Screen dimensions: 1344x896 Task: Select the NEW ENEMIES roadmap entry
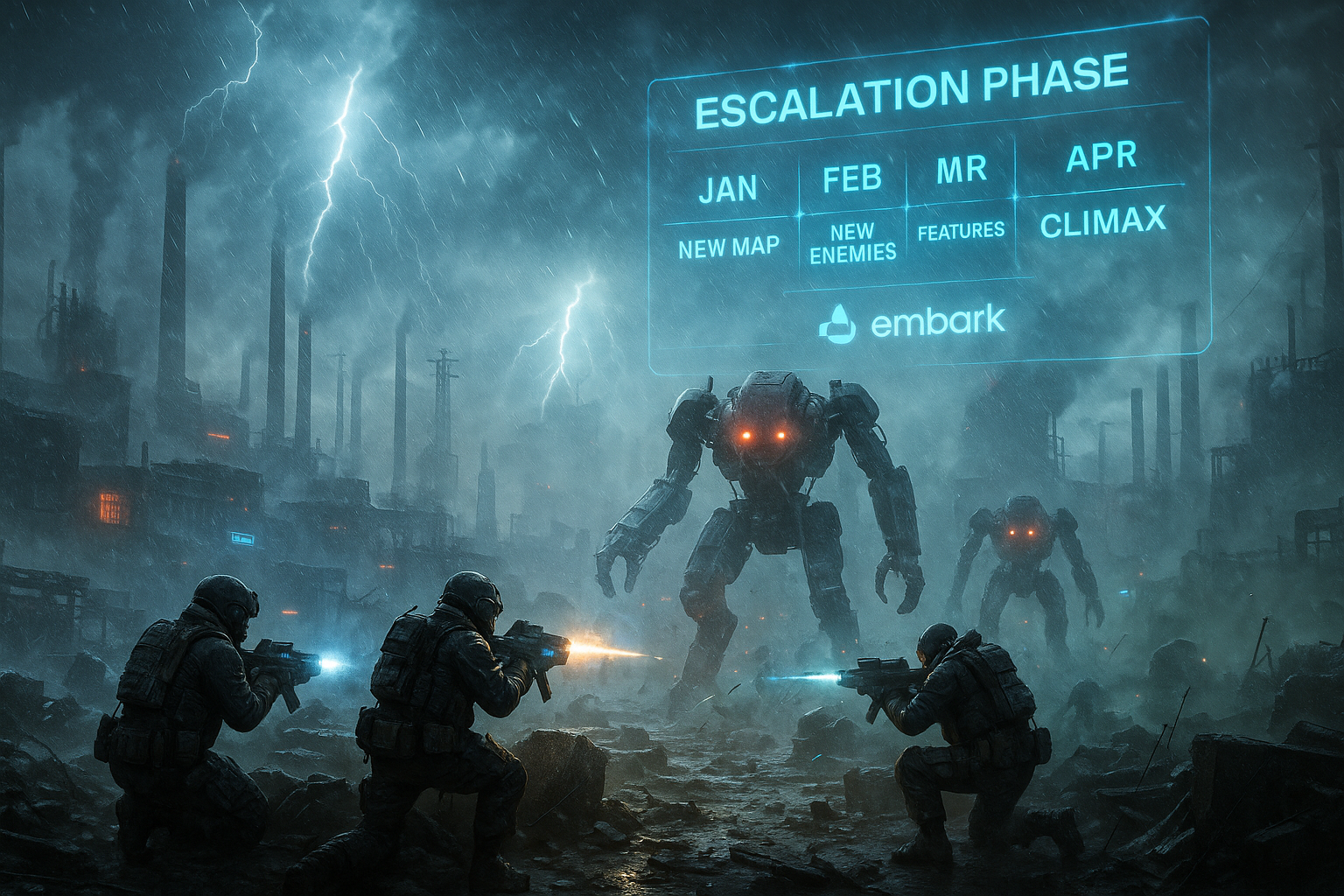coord(853,242)
